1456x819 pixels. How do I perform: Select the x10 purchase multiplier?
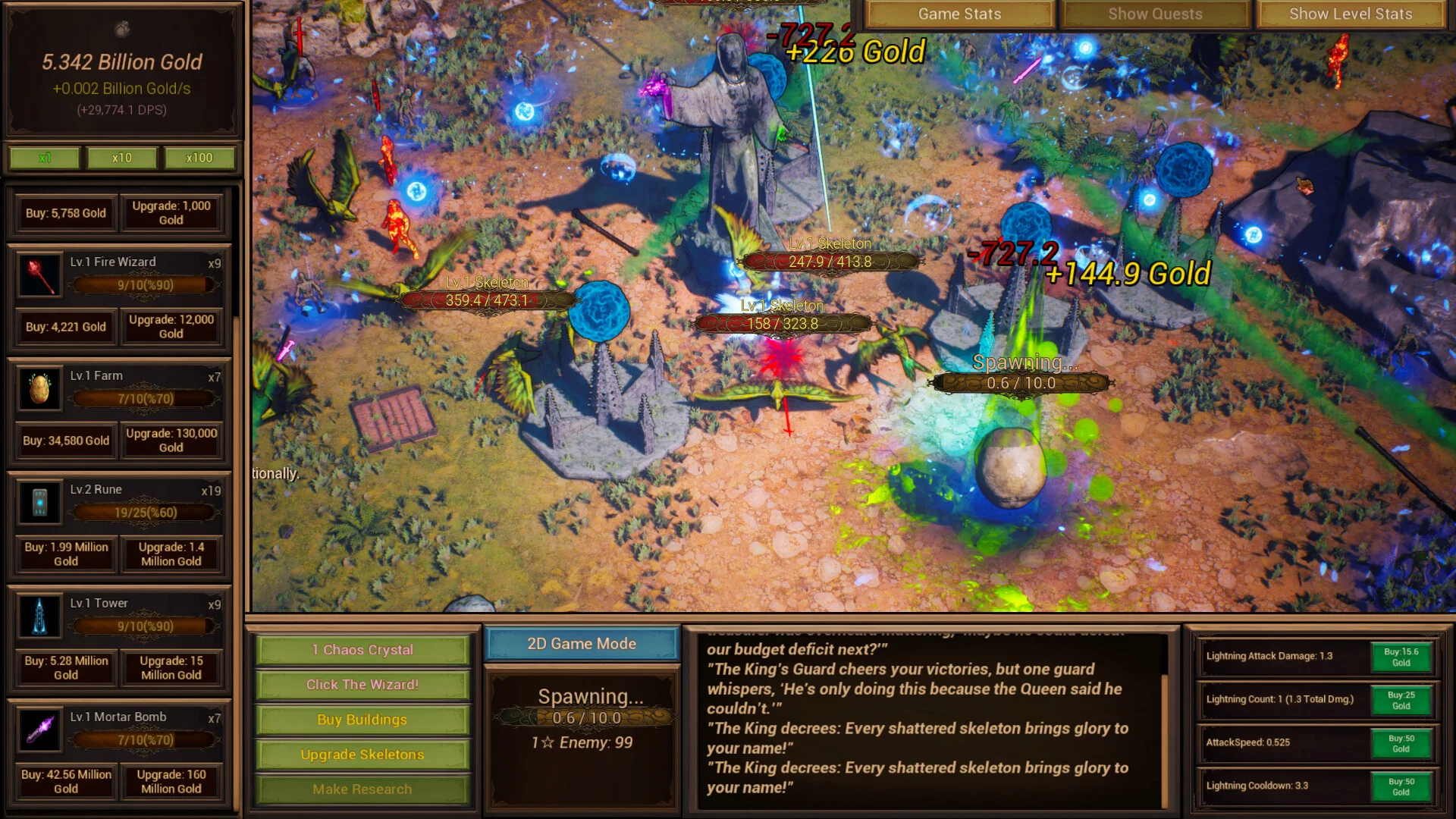click(121, 158)
